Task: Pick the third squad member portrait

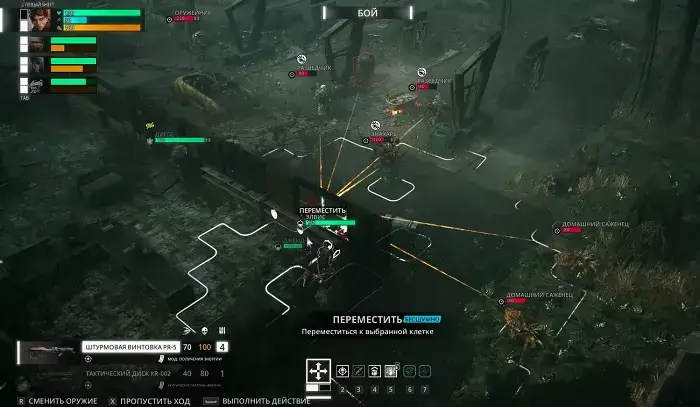Action: [35, 65]
